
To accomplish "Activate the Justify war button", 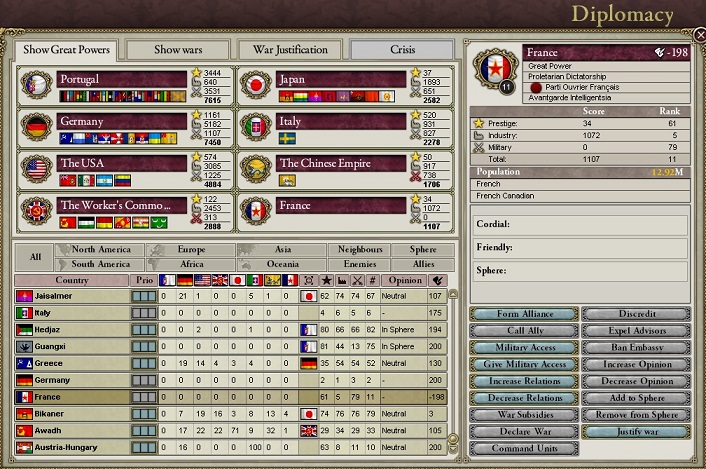I will pos(635,432).
